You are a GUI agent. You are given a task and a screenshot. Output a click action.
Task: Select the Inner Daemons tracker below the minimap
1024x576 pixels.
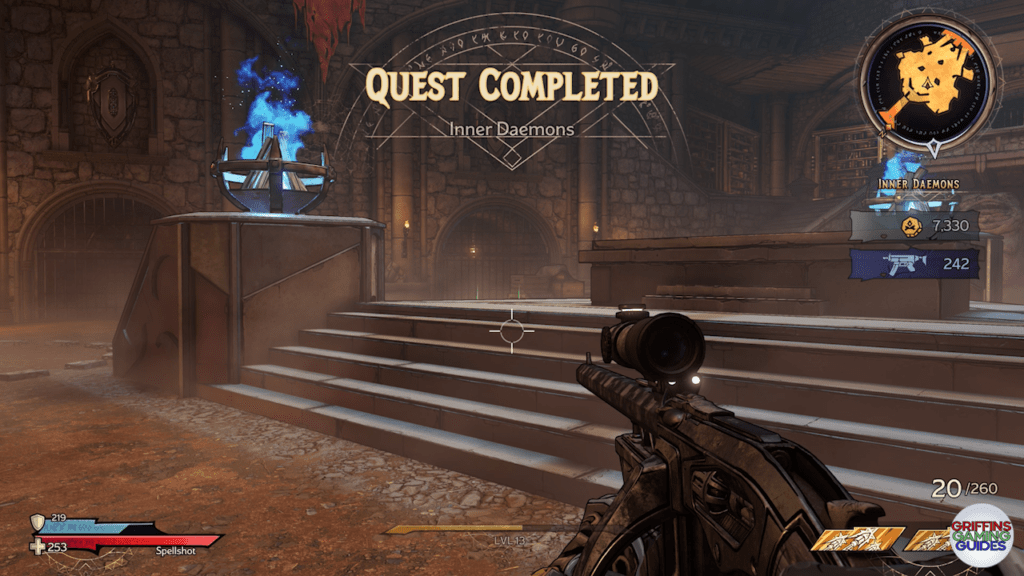(919, 184)
